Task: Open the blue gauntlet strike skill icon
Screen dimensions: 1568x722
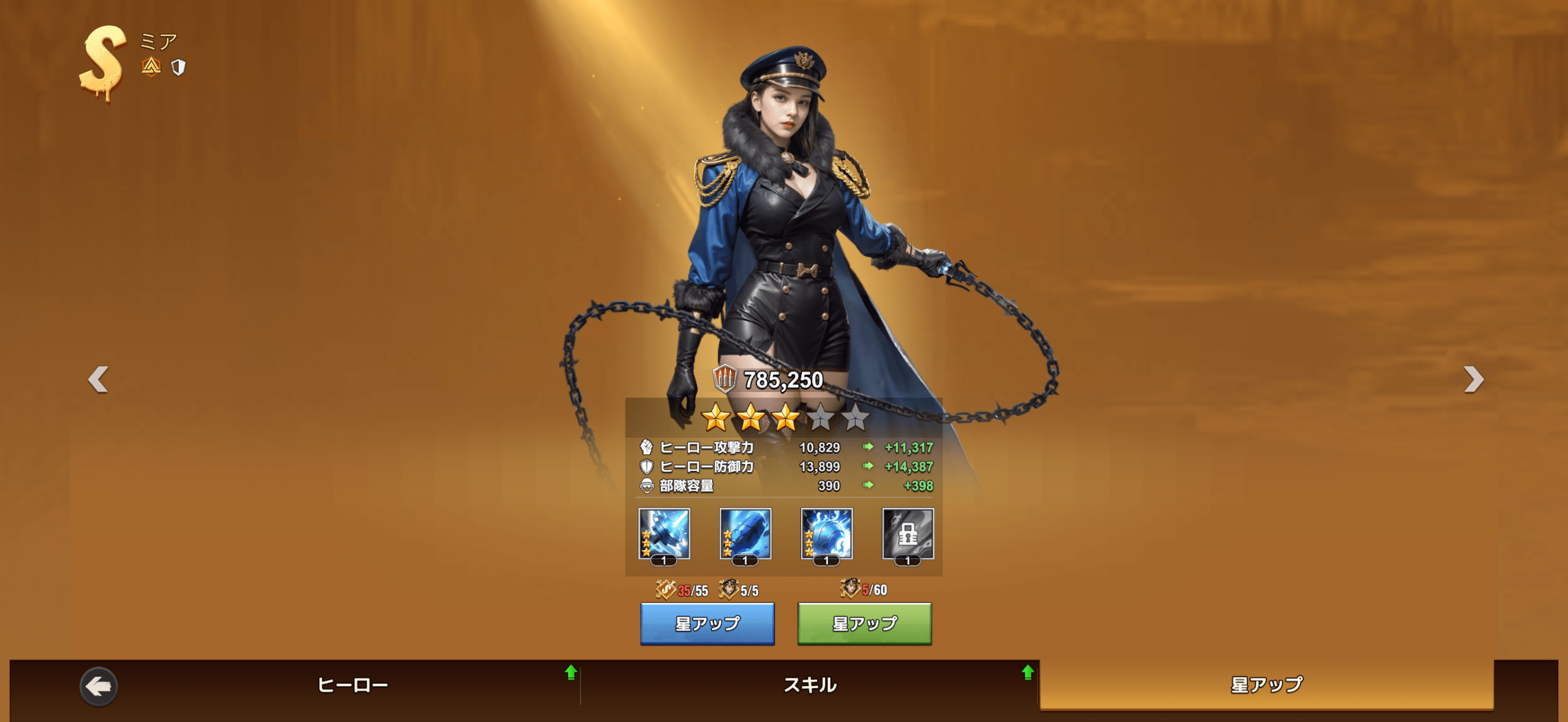Action: [745, 534]
